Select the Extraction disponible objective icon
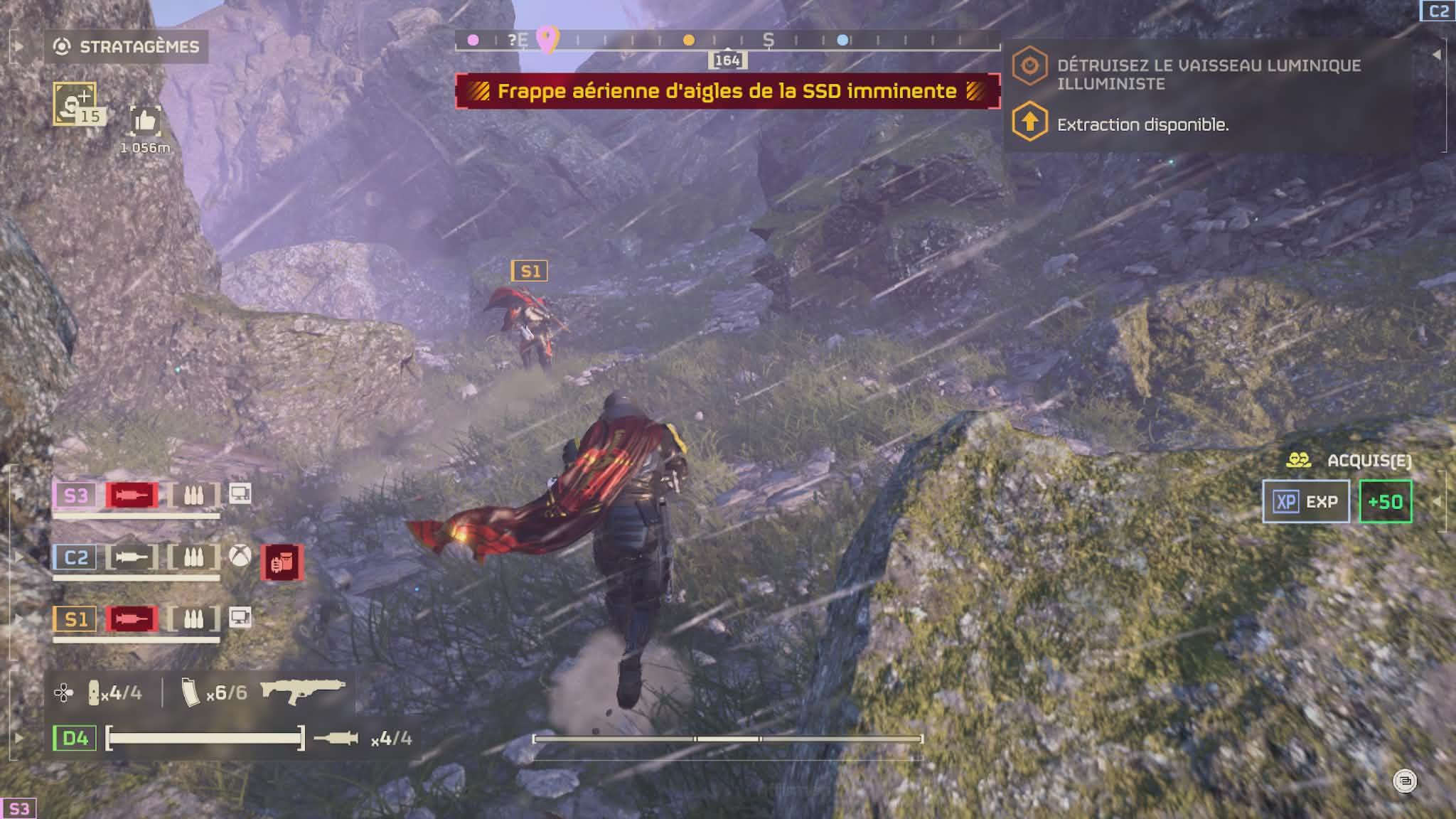This screenshot has height=819, width=1456. (x=1029, y=122)
